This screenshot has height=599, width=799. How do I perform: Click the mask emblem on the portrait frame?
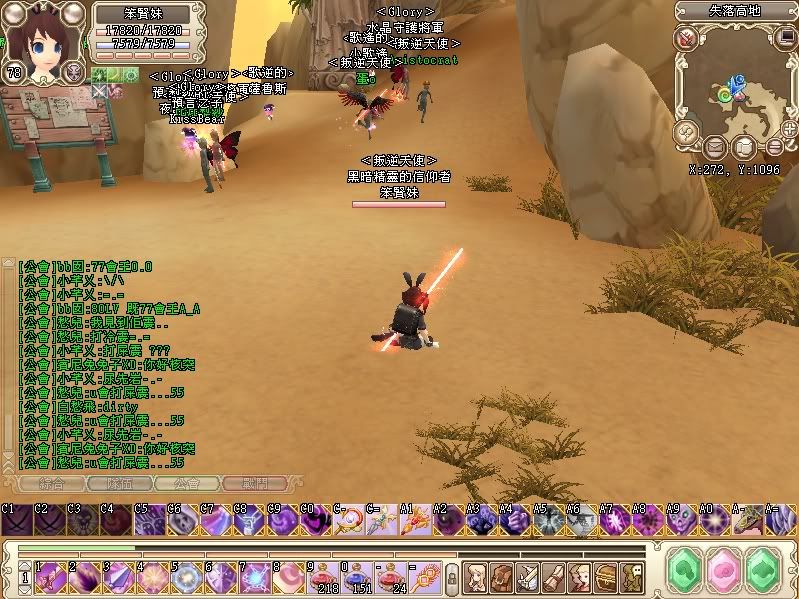pyautogui.click(x=73, y=71)
